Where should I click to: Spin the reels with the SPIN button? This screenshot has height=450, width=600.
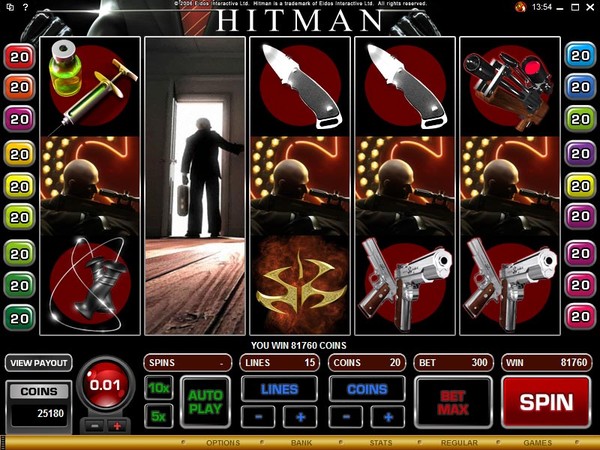coord(546,402)
